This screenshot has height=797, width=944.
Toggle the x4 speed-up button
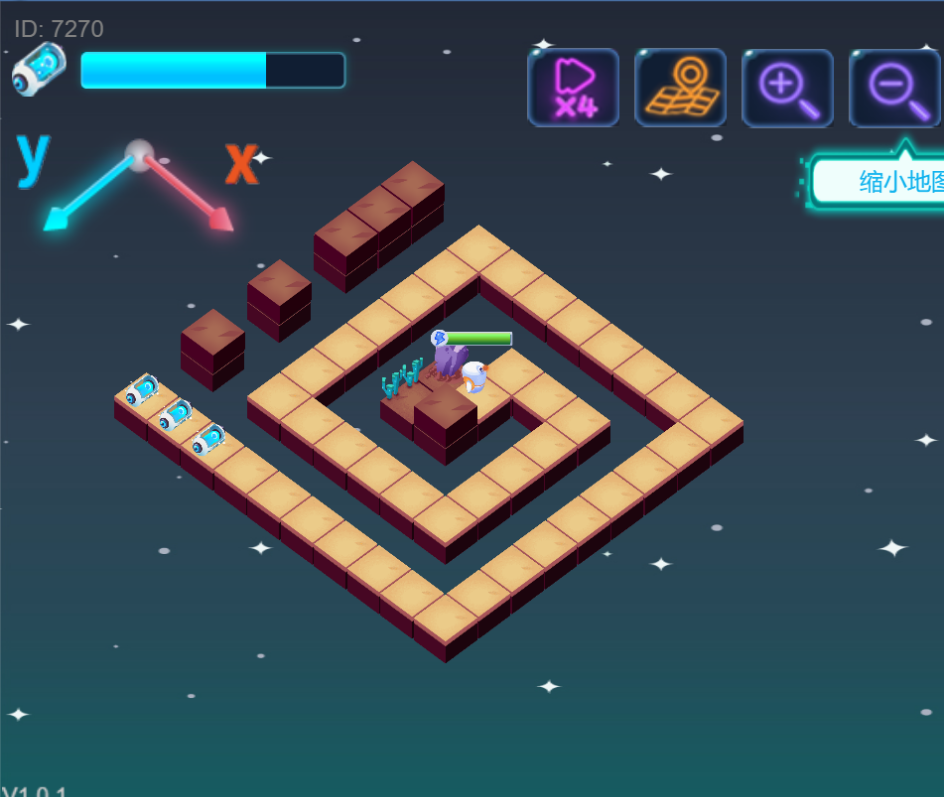point(573,88)
